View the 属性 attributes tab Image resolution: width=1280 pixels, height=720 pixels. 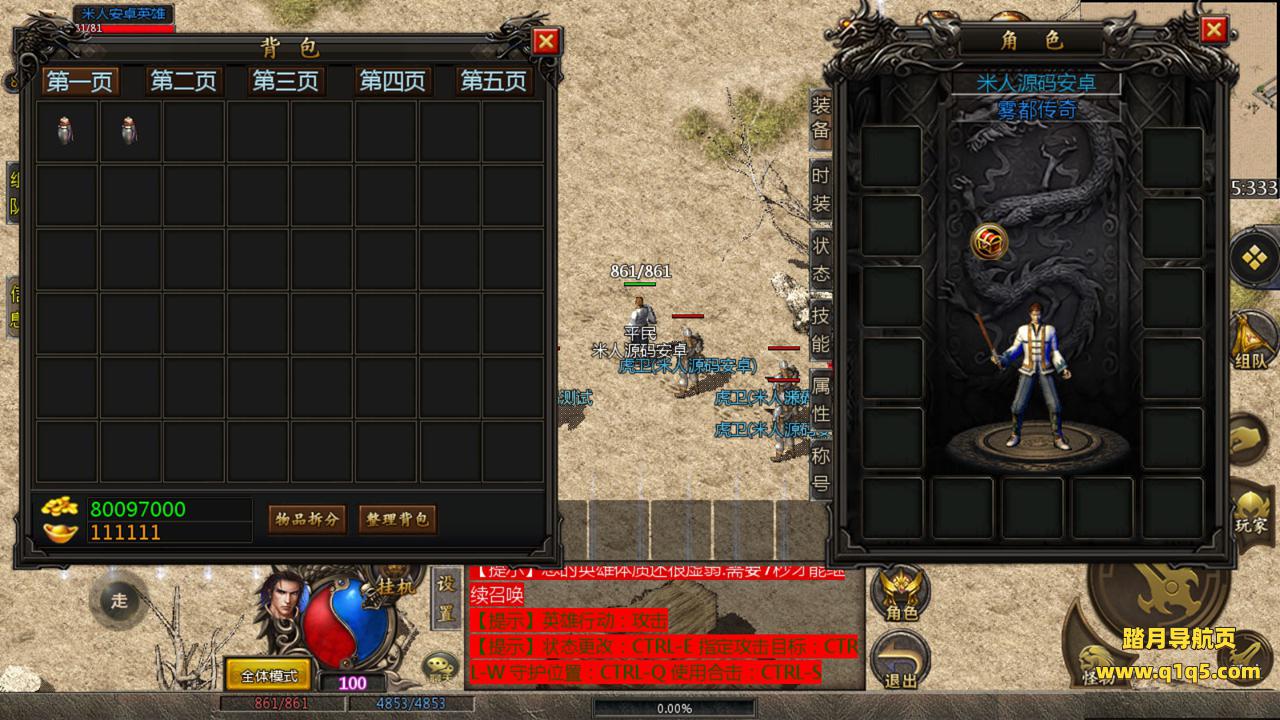tap(821, 399)
